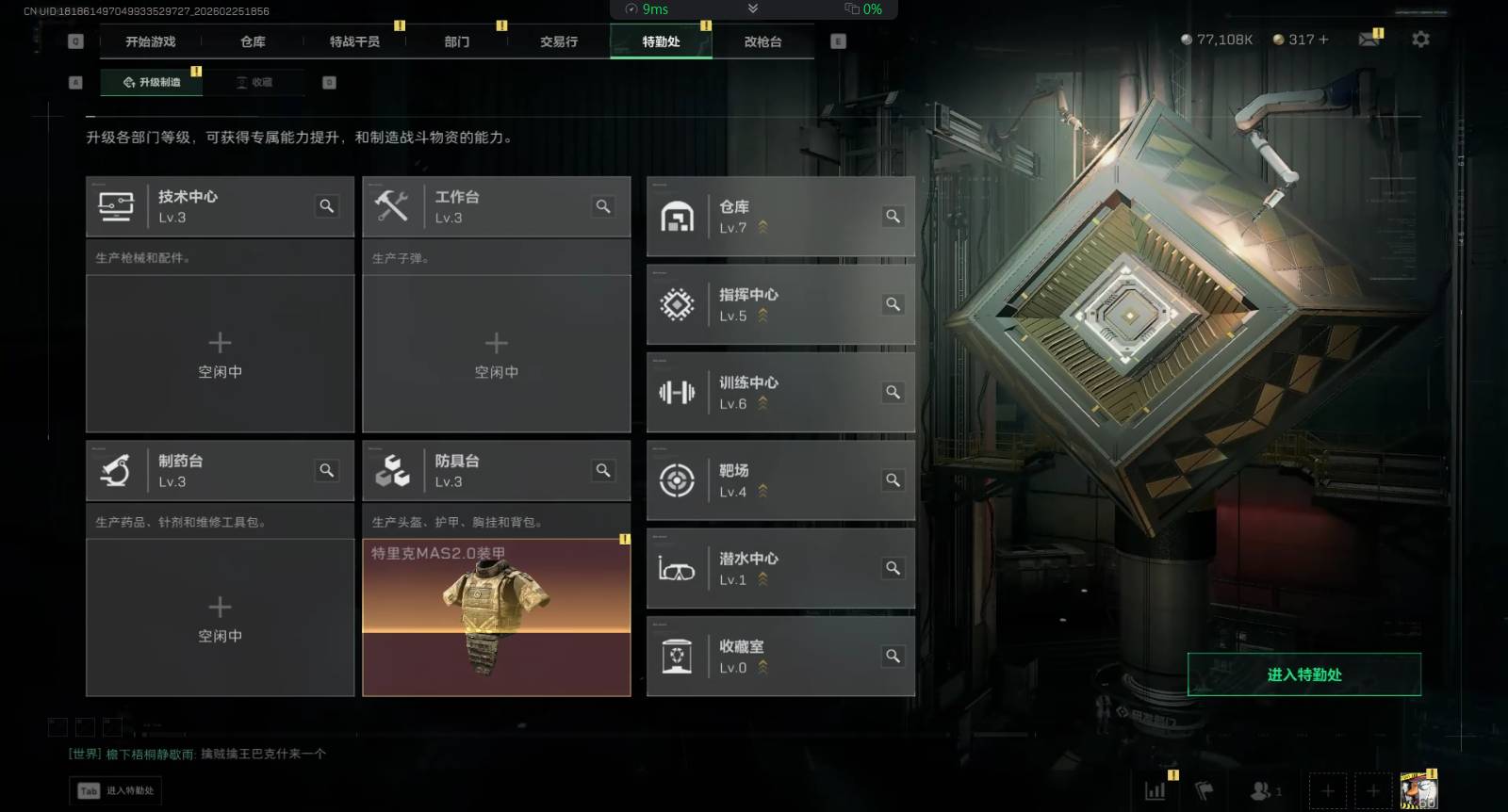This screenshot has width=1508, height=812.
Task: Select the 特里克MAS2.0装甲 crafting item
Action: point(496,617)
